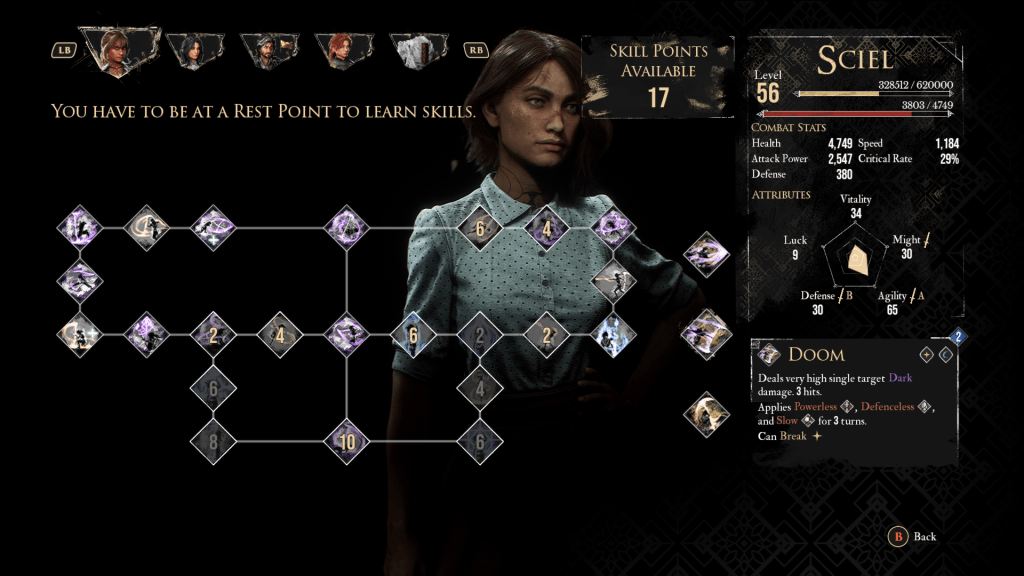Select the skill node costing 10 points

(x=347, y=441)
